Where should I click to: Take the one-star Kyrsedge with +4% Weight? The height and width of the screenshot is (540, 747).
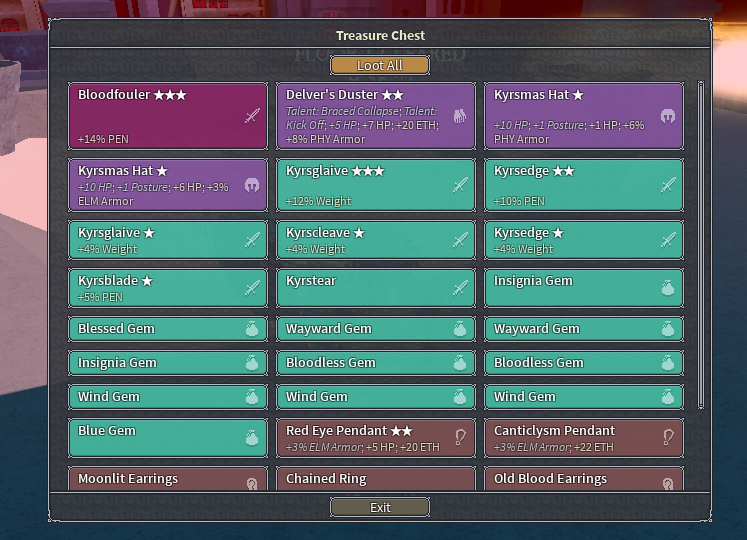pyautogui.click(x=584, y=240)
